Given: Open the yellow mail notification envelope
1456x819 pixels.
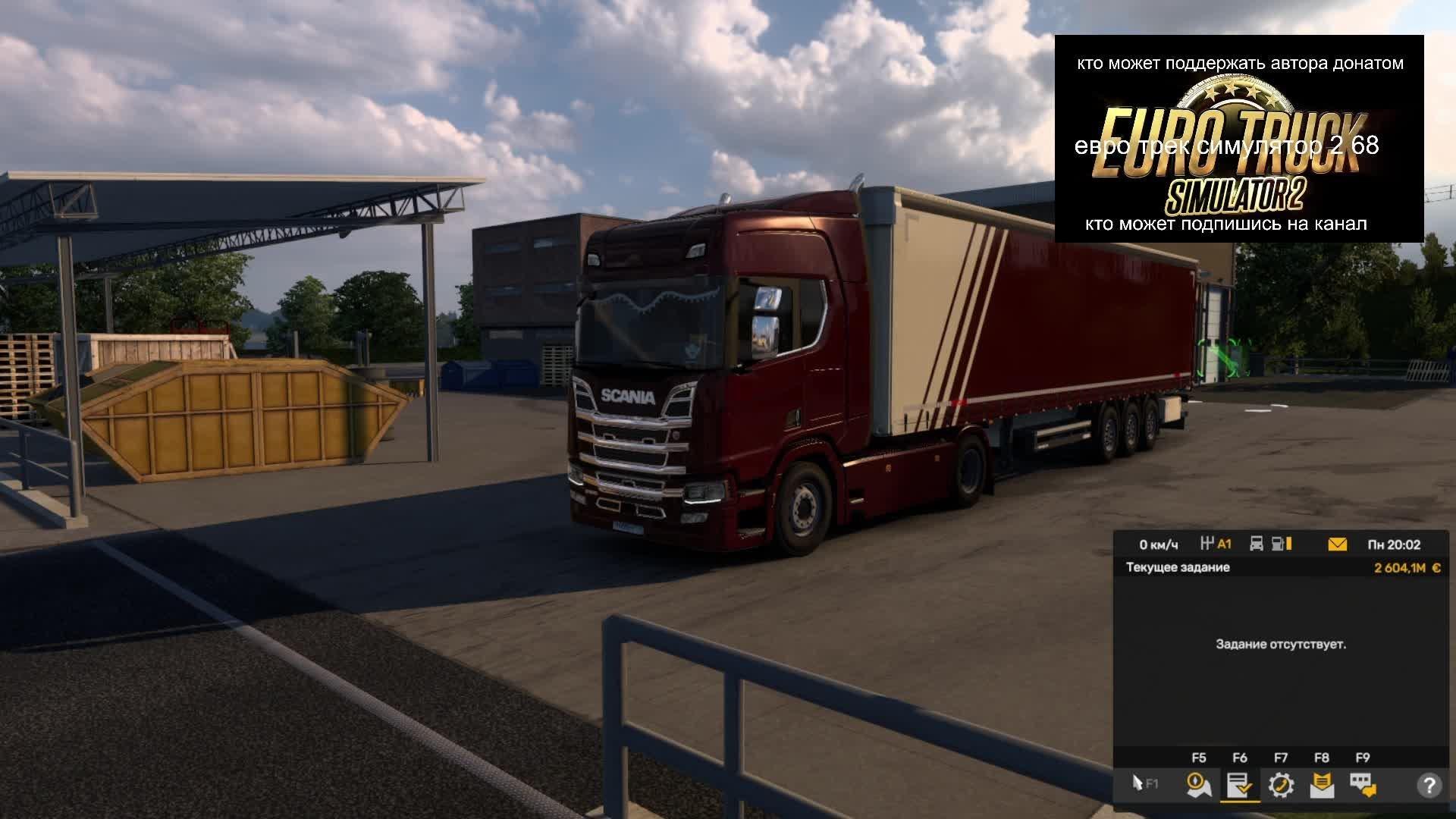Looking at the screenshot, I should click(x=1338, y=544).
